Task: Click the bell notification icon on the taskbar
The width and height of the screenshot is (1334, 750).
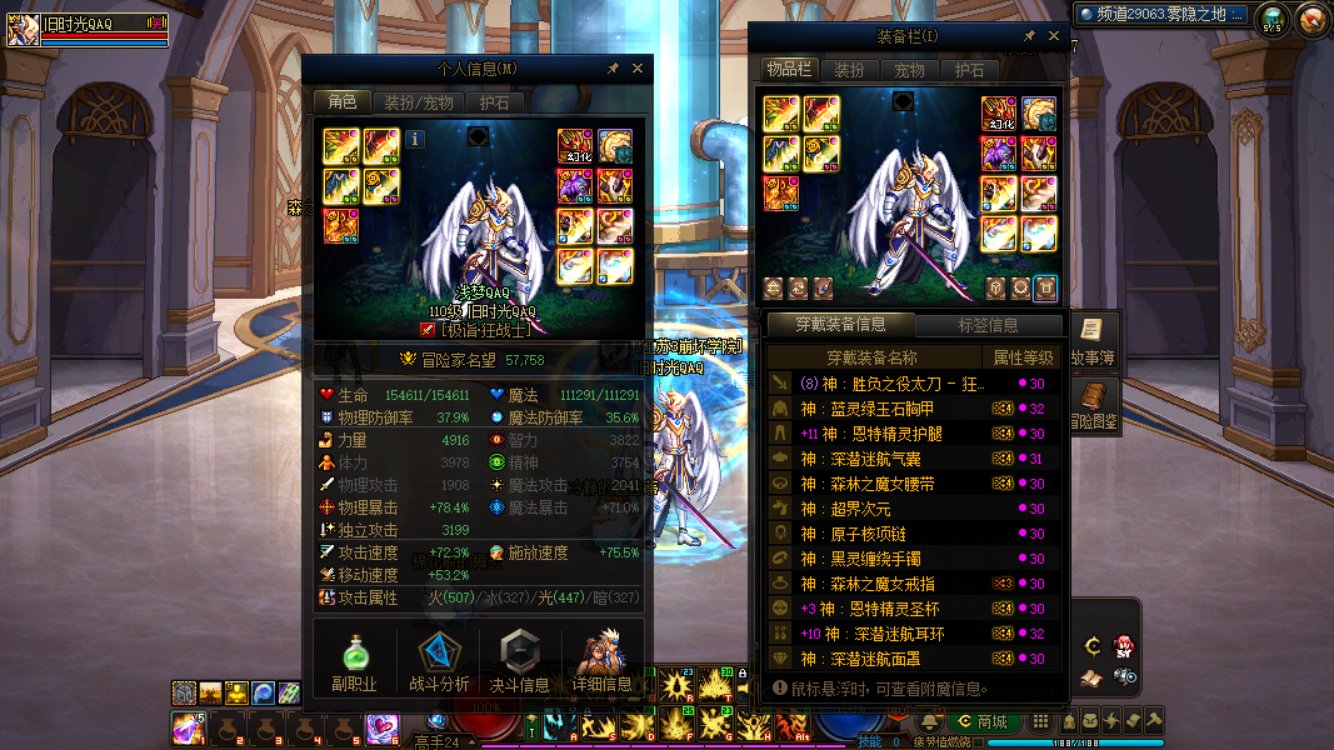Action: pos(928,721)
